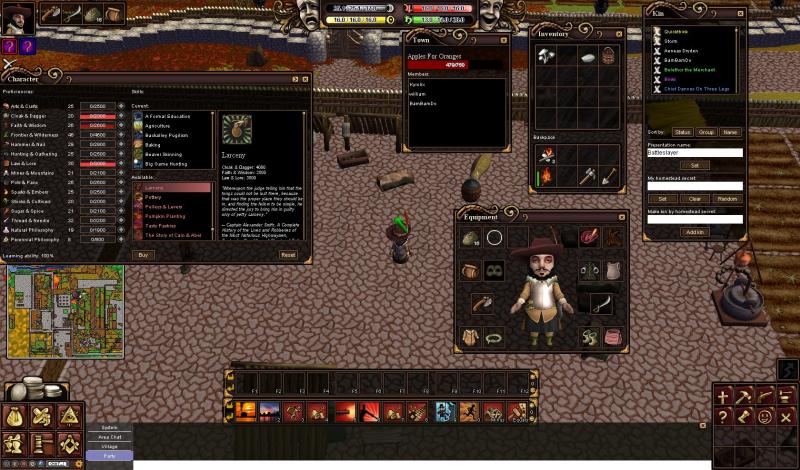Reset the skill selection

point(288,255)
